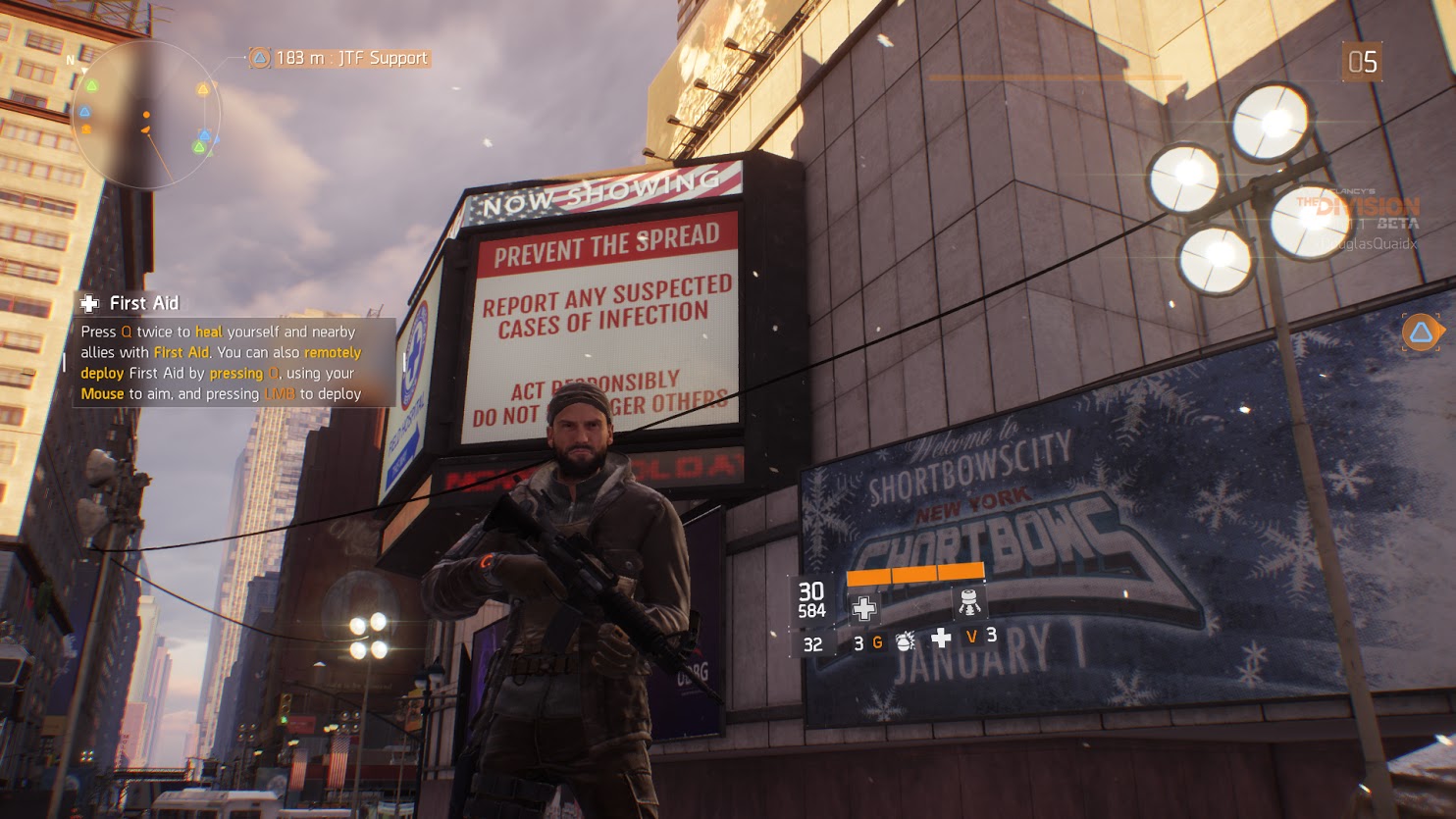Select the JTF Support objective tracker
Viewport: 1456px width, 819px height.
(x=339, y=59)
